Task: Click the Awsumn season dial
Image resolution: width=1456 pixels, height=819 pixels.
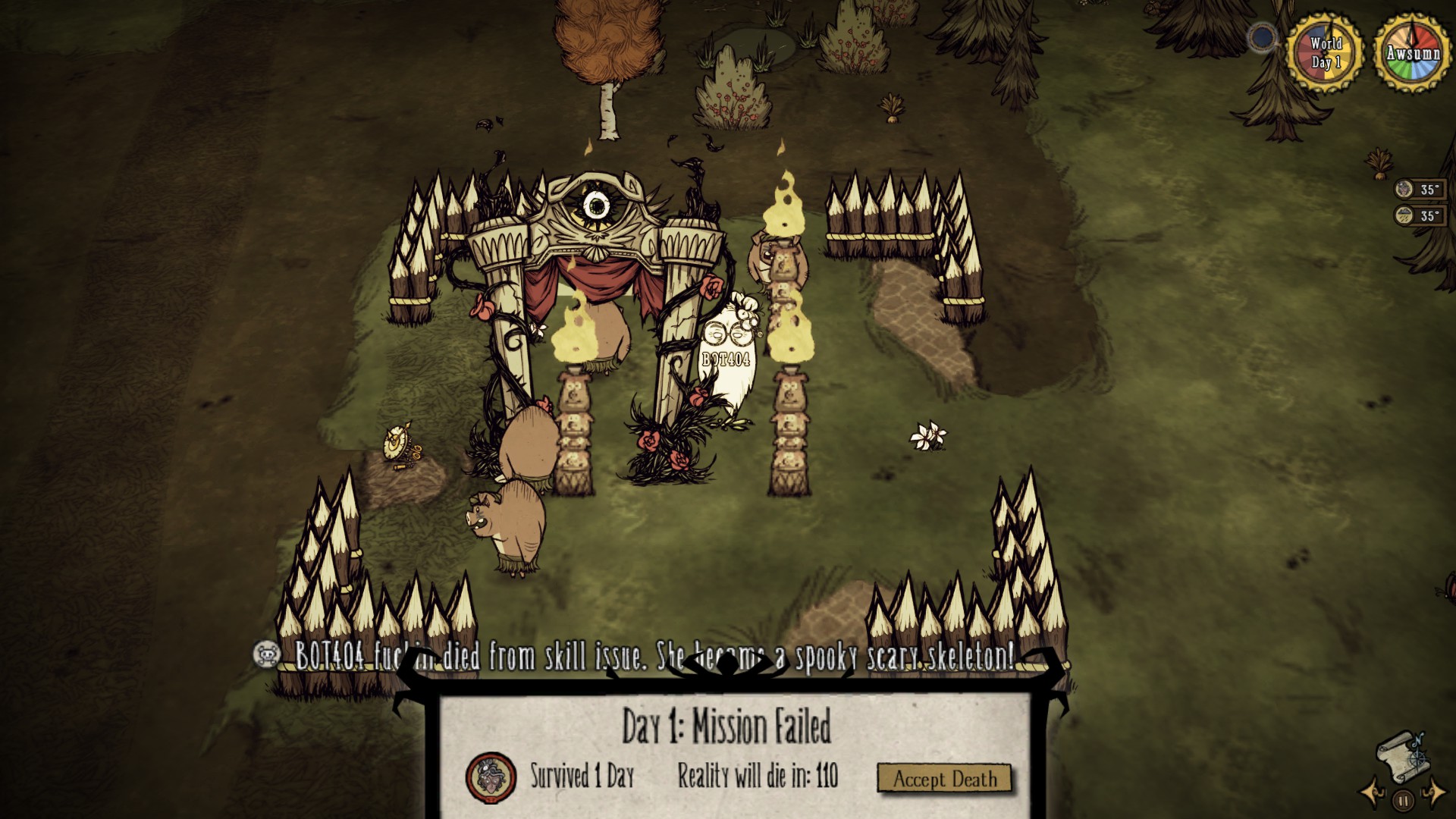Action: 1410,52
